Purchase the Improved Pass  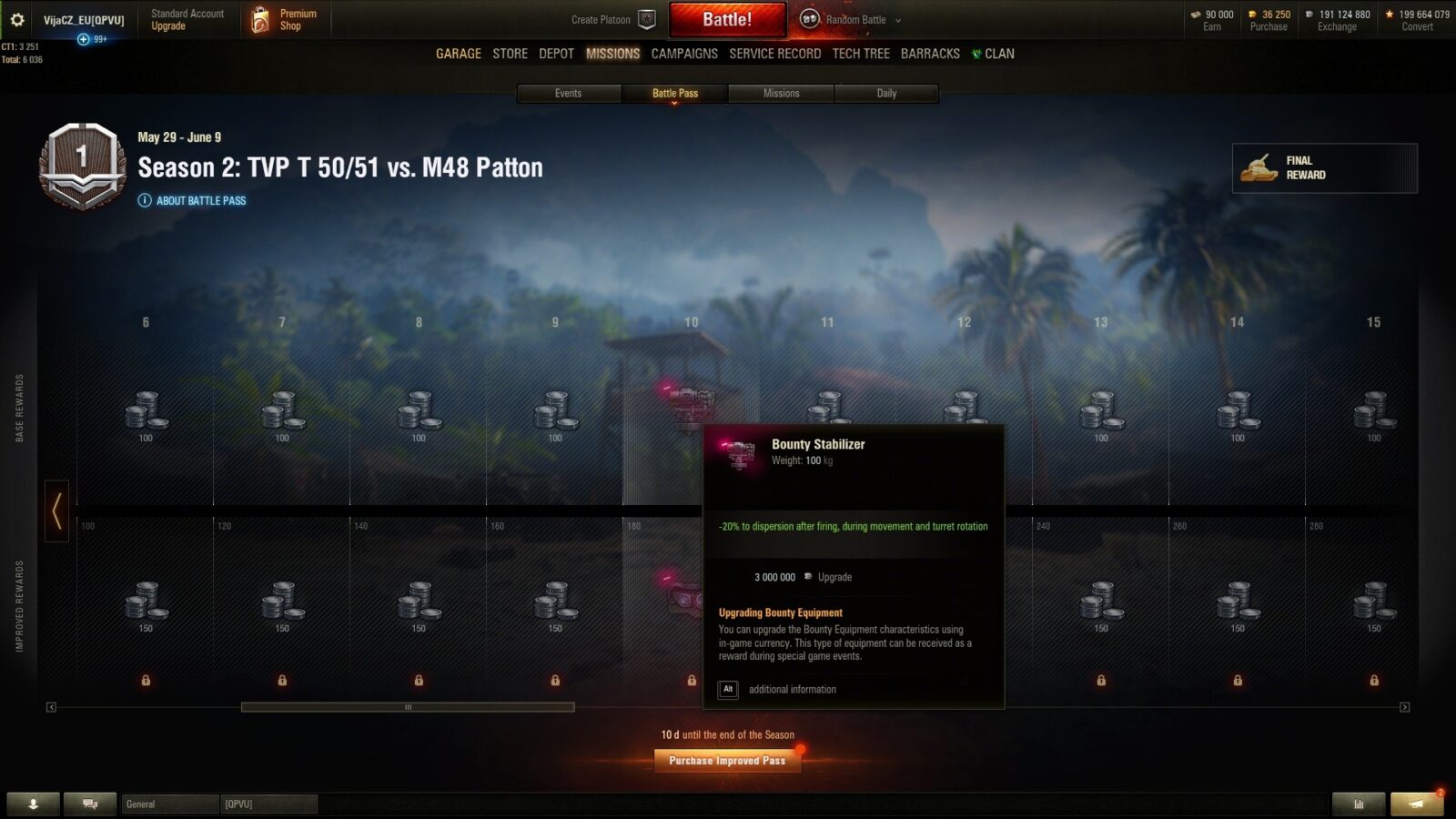pos(727,761)
